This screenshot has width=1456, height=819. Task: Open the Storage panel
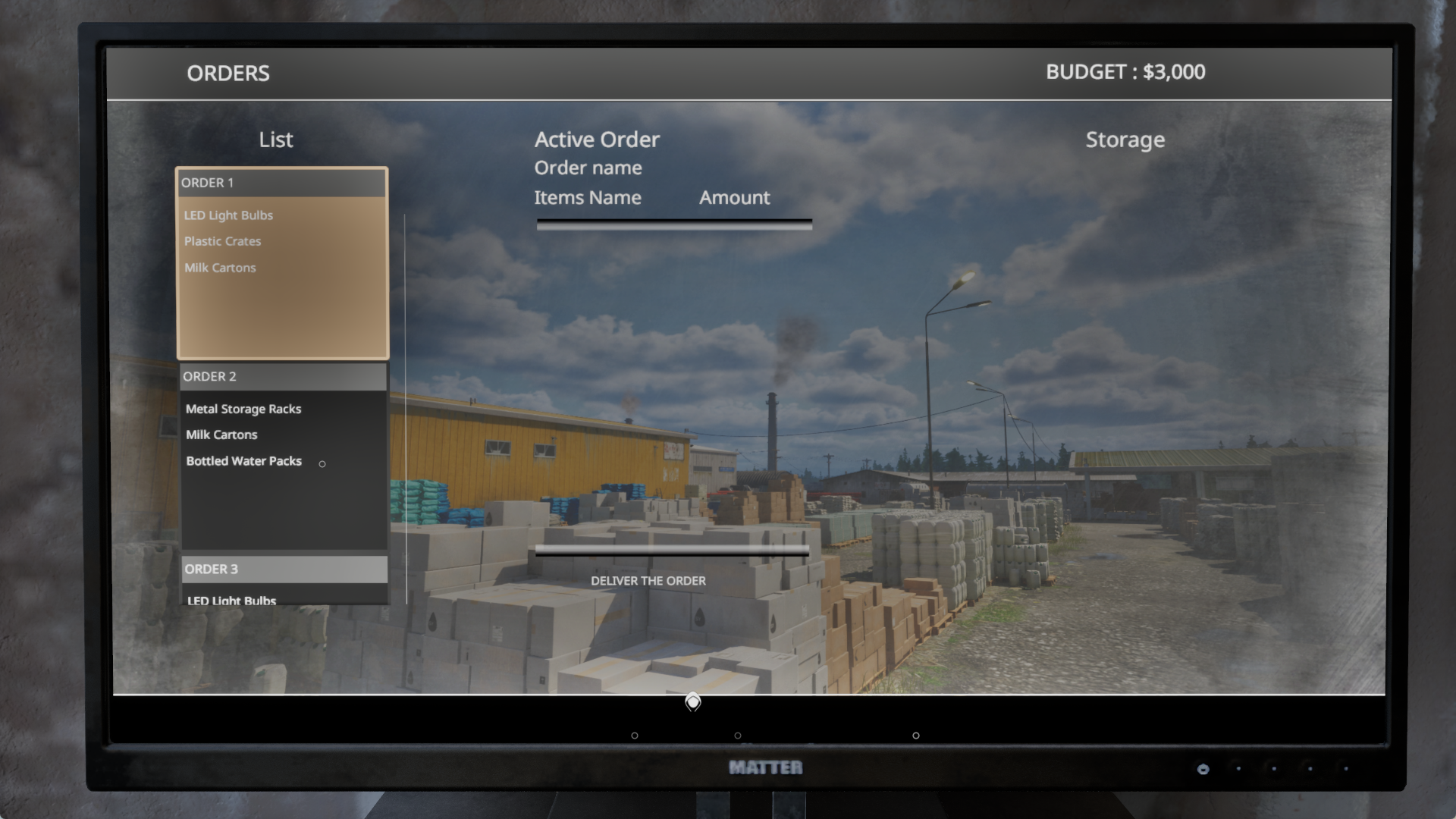(x=1125, y=140)
